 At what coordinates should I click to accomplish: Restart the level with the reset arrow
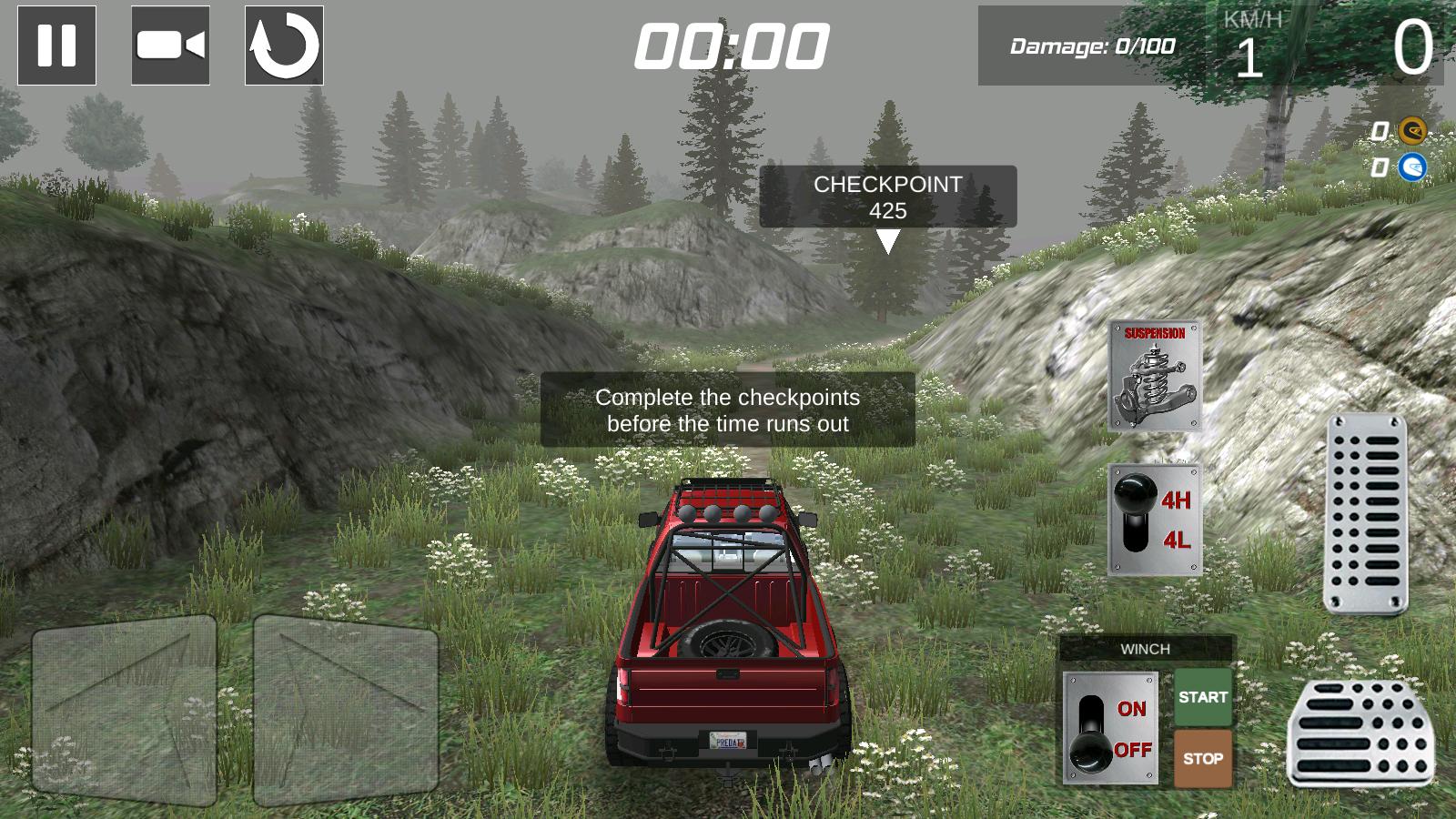pyautogui.click(x=282, y=45)
